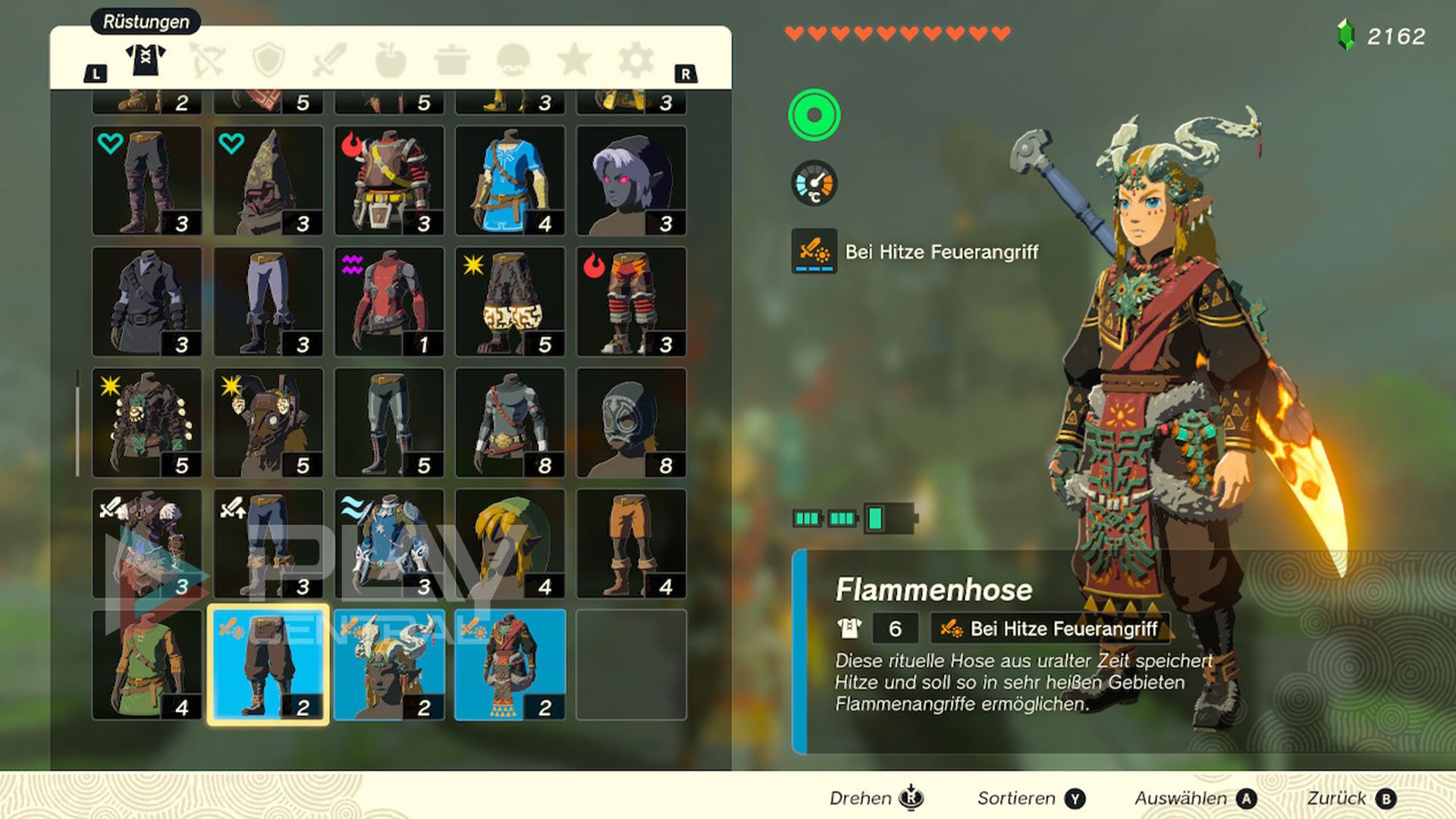Choose the dark purple-haired mask headgear
The width and height of the screenshot is (1456, 819).
(x=631, y=180)
